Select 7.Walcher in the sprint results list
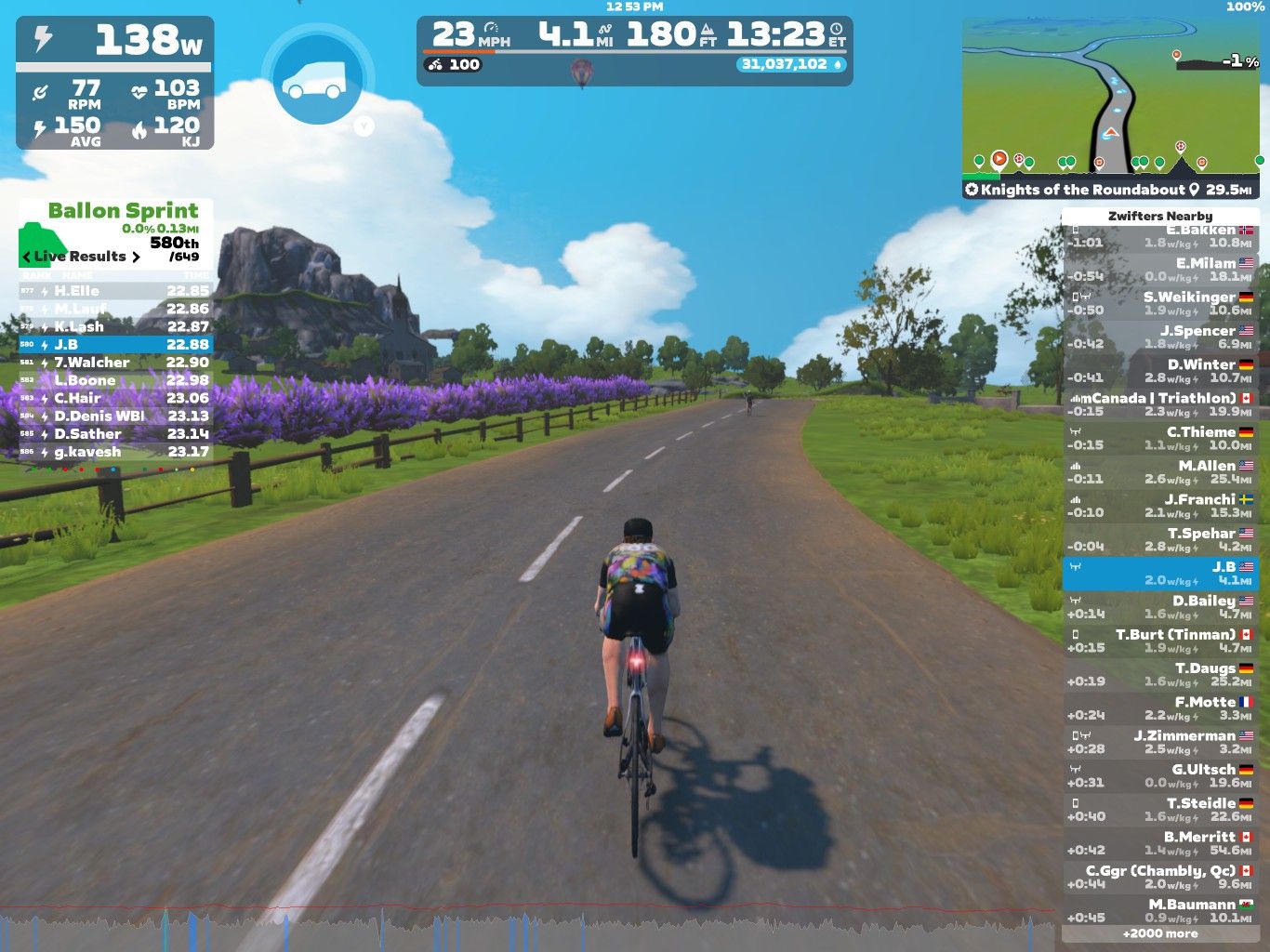 [115, 363]
